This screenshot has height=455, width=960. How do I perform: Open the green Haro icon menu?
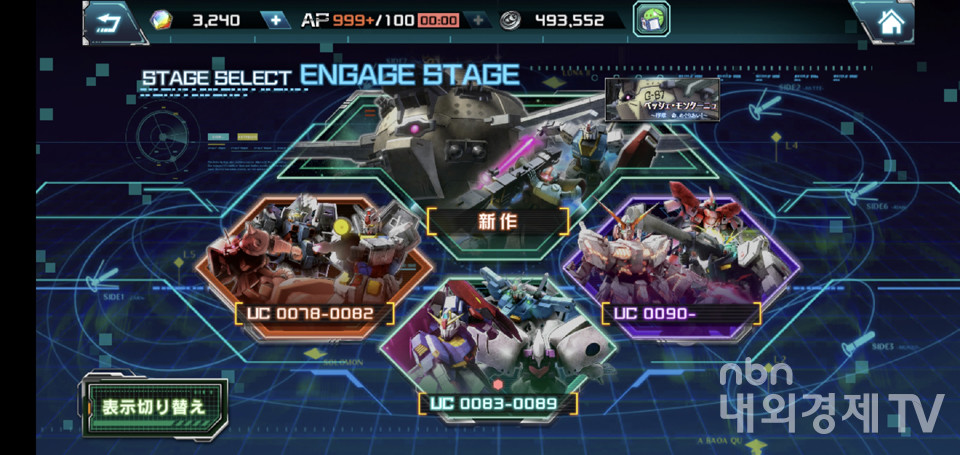(651, 20)
